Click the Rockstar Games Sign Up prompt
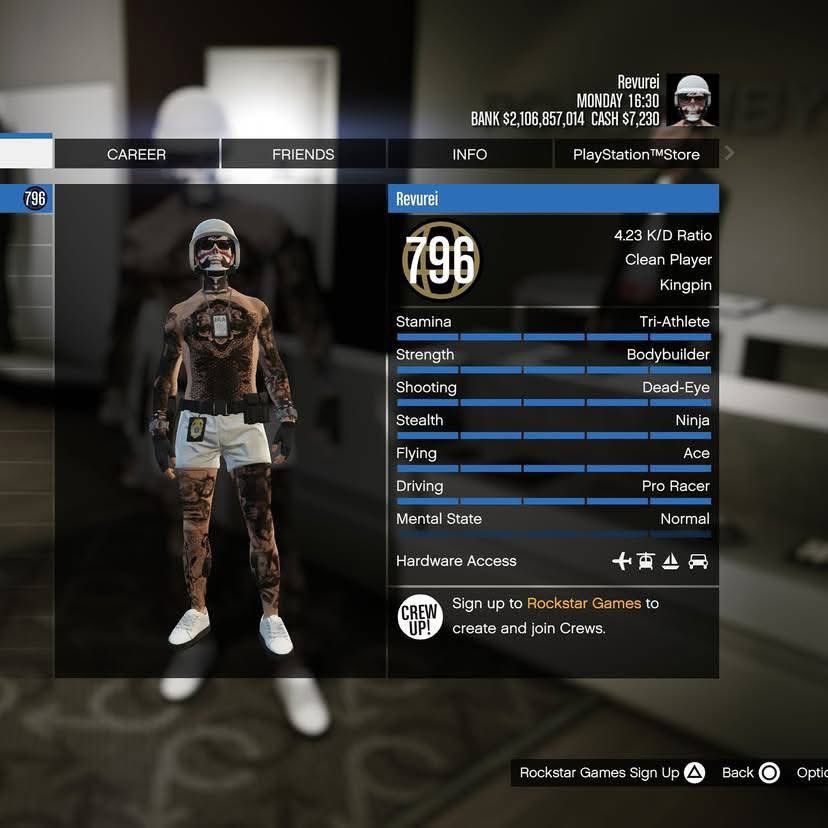The width and height of the screenshot is (828, 828). [x=612, y=772]
